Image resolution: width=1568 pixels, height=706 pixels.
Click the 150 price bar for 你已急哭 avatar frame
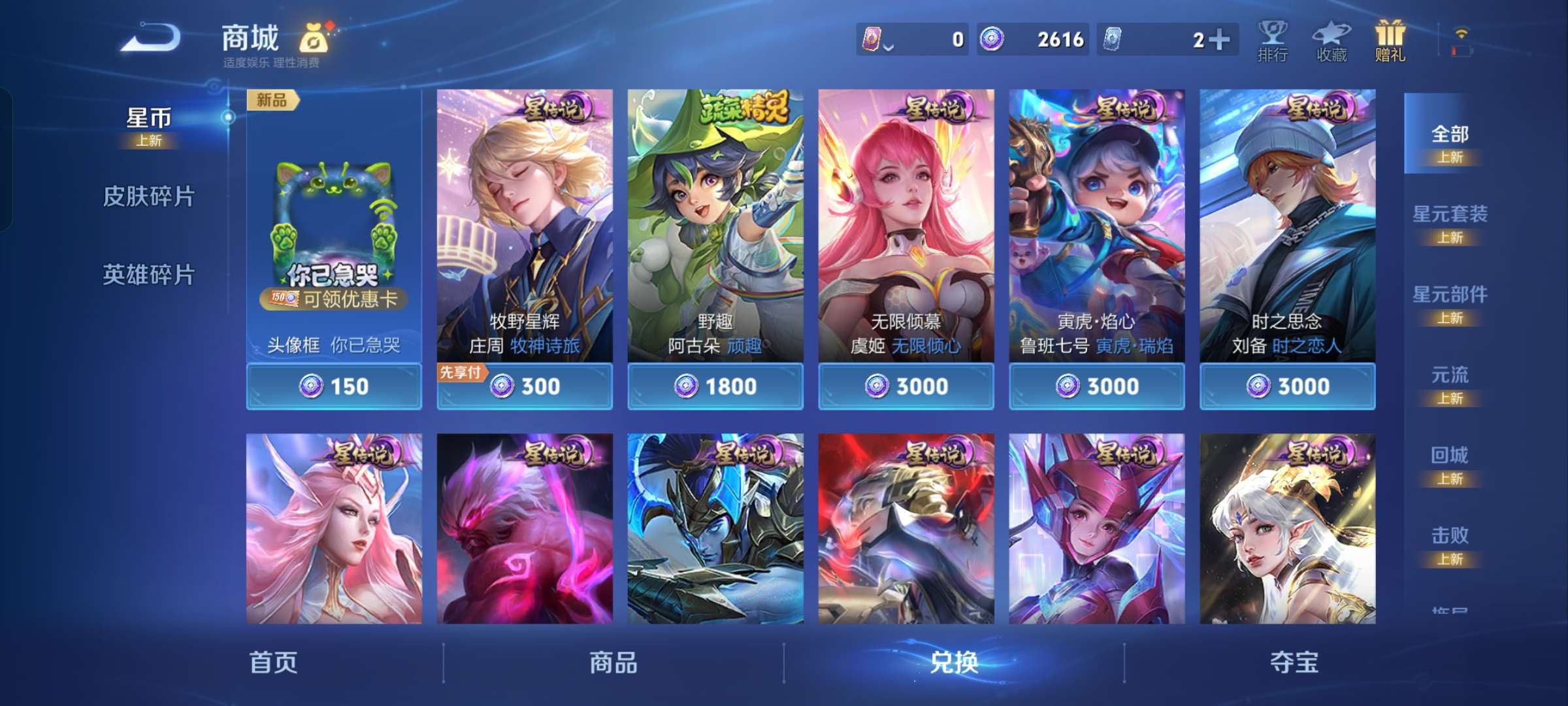click(x=333, y=386)
